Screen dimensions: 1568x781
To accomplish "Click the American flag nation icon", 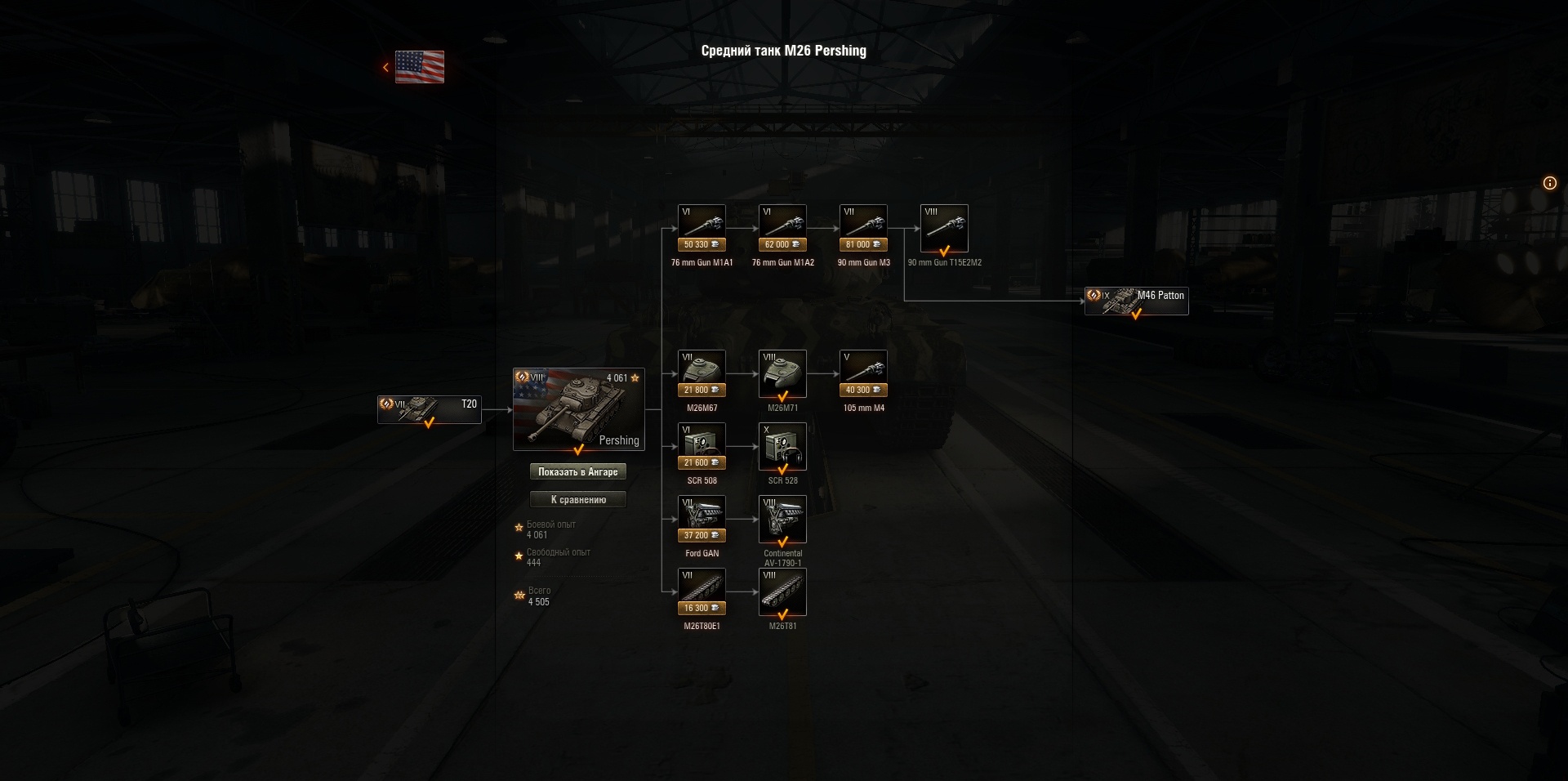I will [419, 68].
